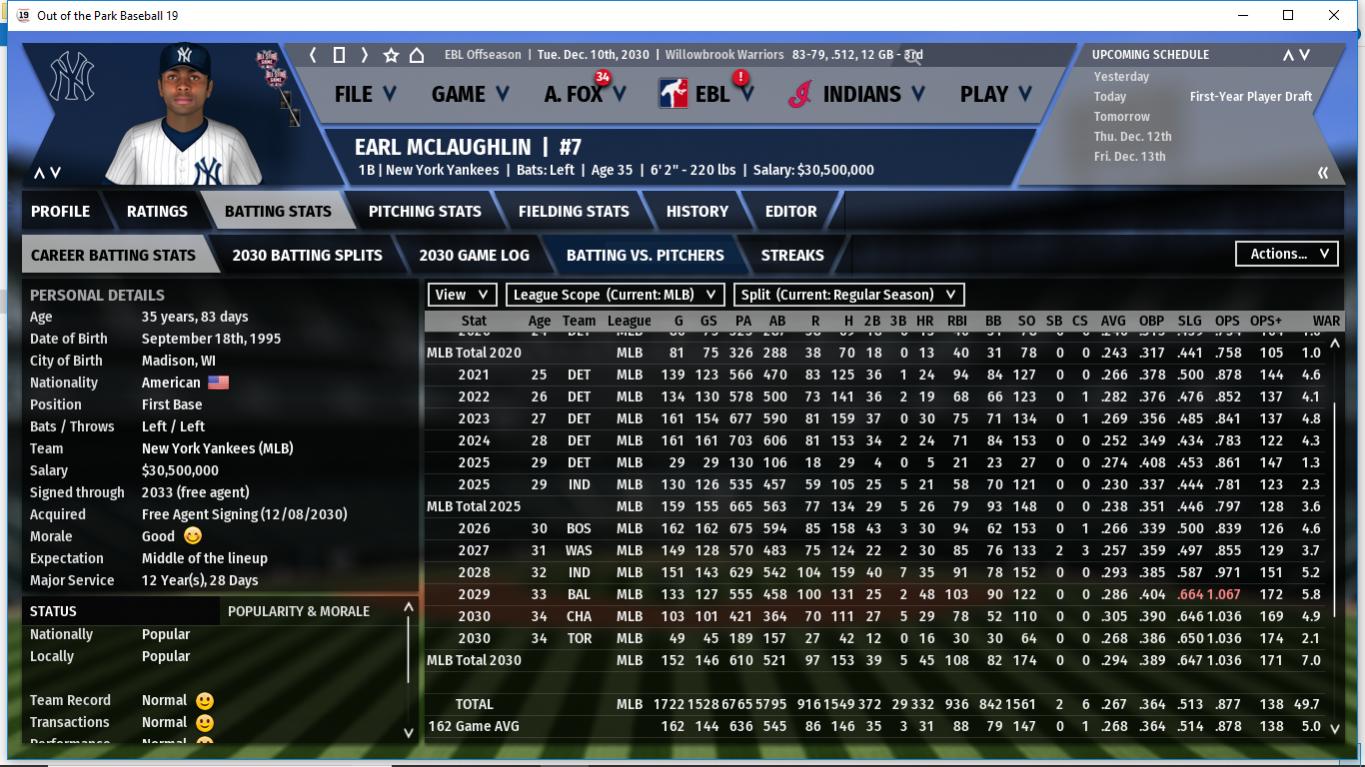Close the game window
The image size is (1365, 767).
click(1334, 15)
